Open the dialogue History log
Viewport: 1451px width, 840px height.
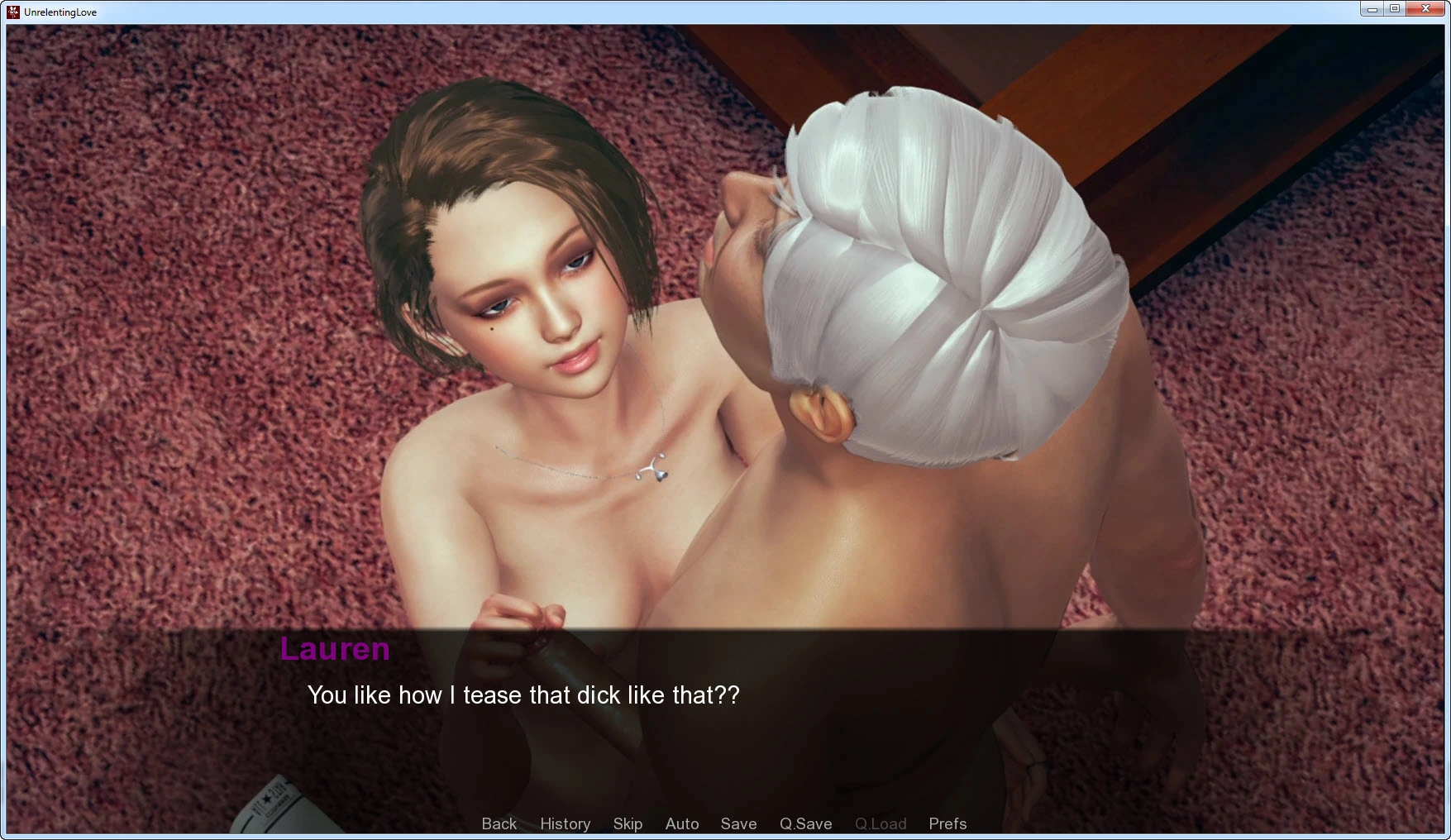click(x=565, y=823)
